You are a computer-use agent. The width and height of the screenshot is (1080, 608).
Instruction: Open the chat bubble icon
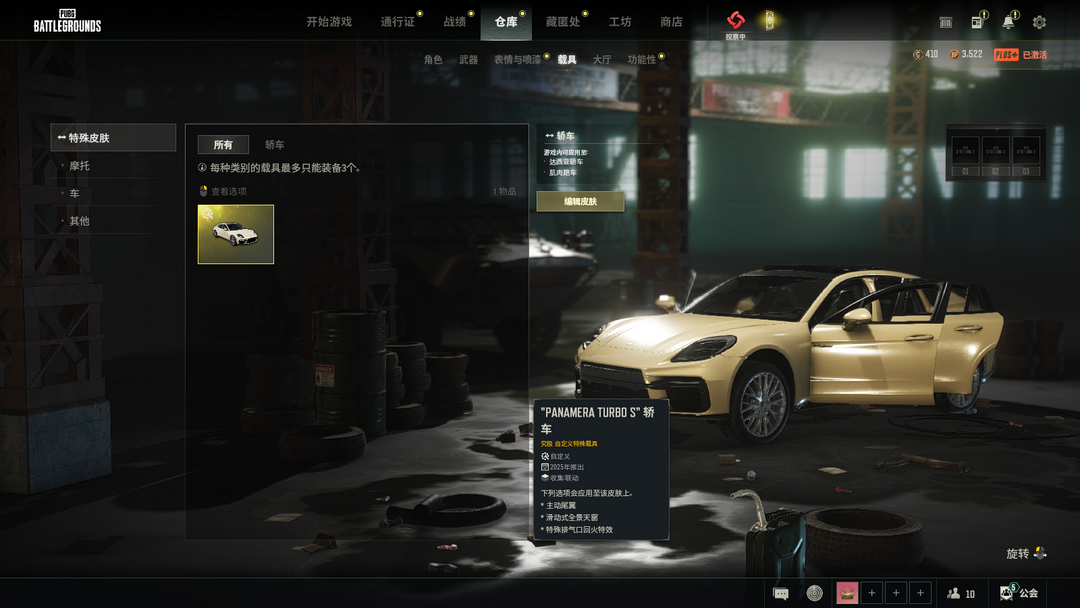pos(781,593)
